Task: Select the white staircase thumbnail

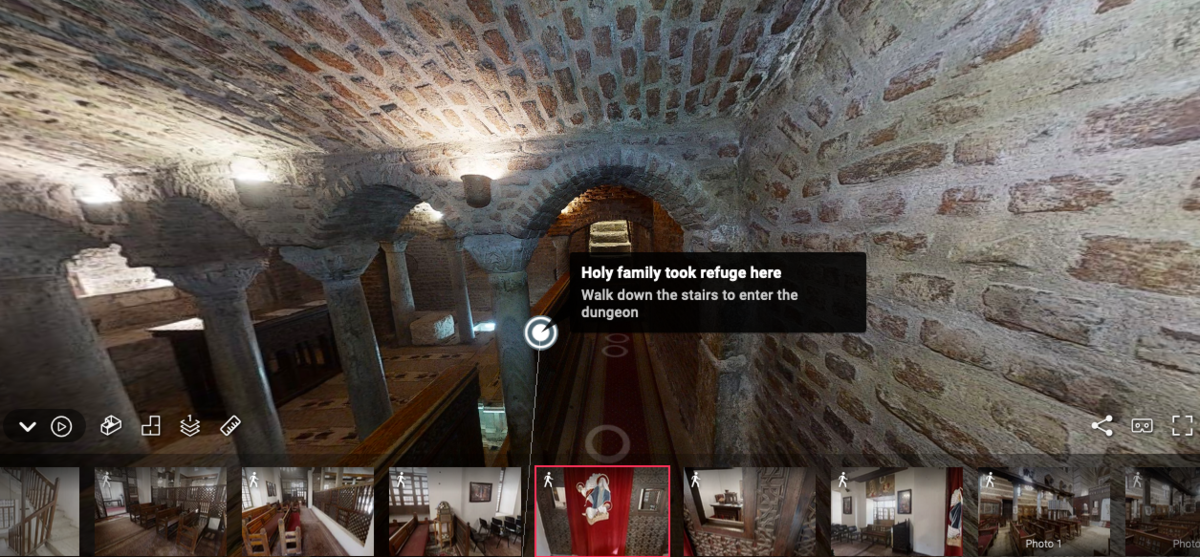Action: [x=38, y=511]
